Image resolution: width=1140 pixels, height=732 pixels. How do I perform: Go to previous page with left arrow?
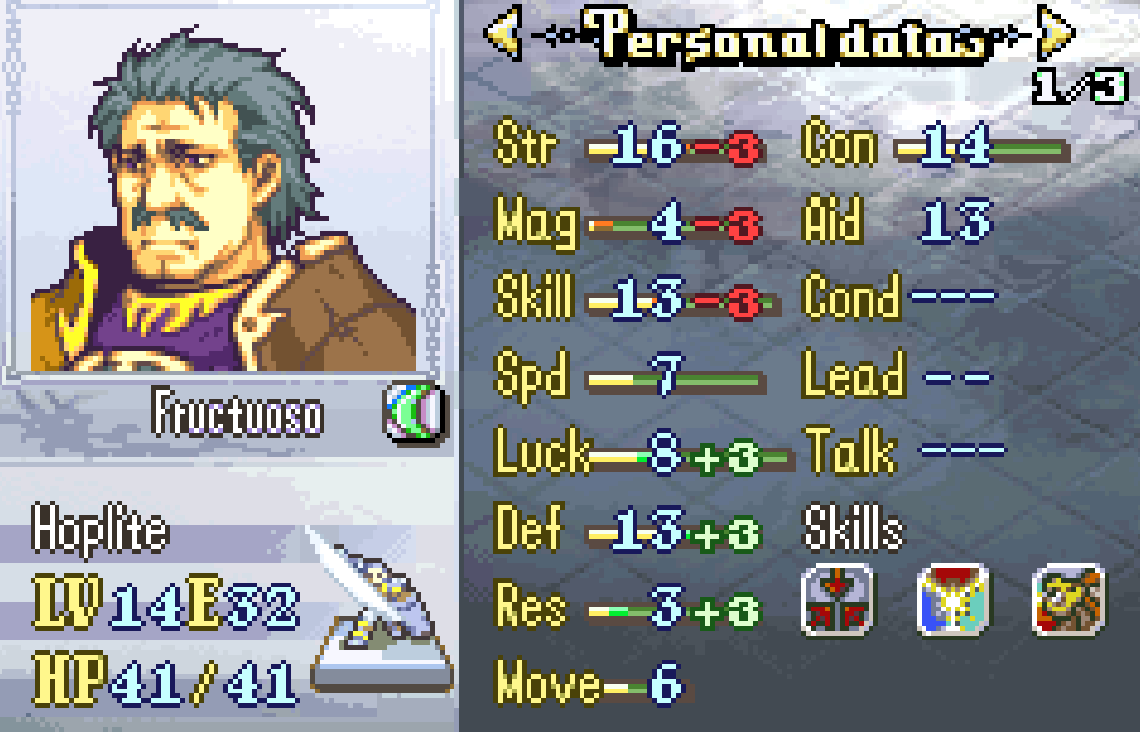[x=502, y=35]
